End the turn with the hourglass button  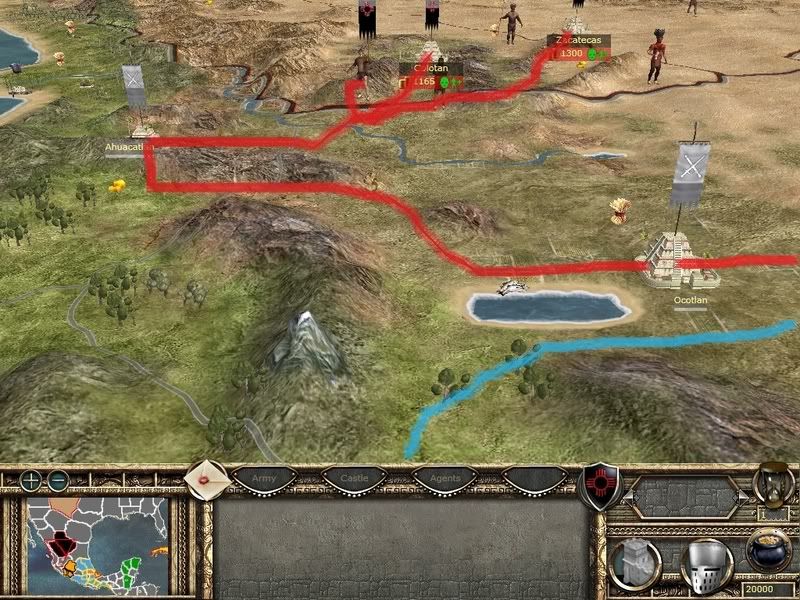point(773,485)
